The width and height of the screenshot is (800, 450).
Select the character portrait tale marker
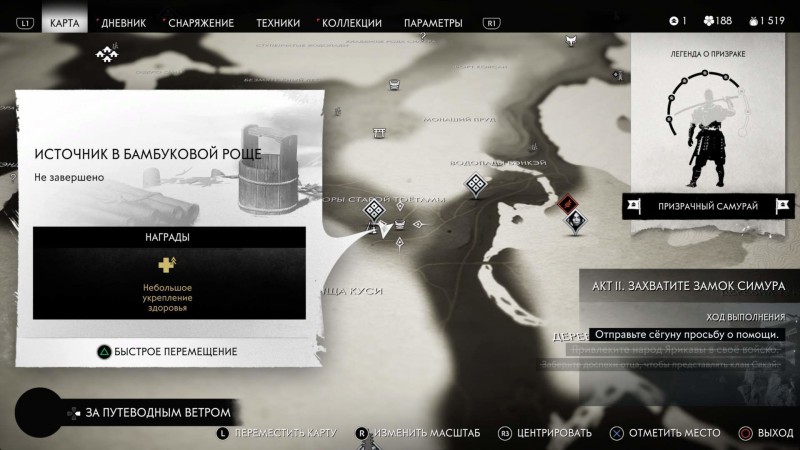coord(574,221)
